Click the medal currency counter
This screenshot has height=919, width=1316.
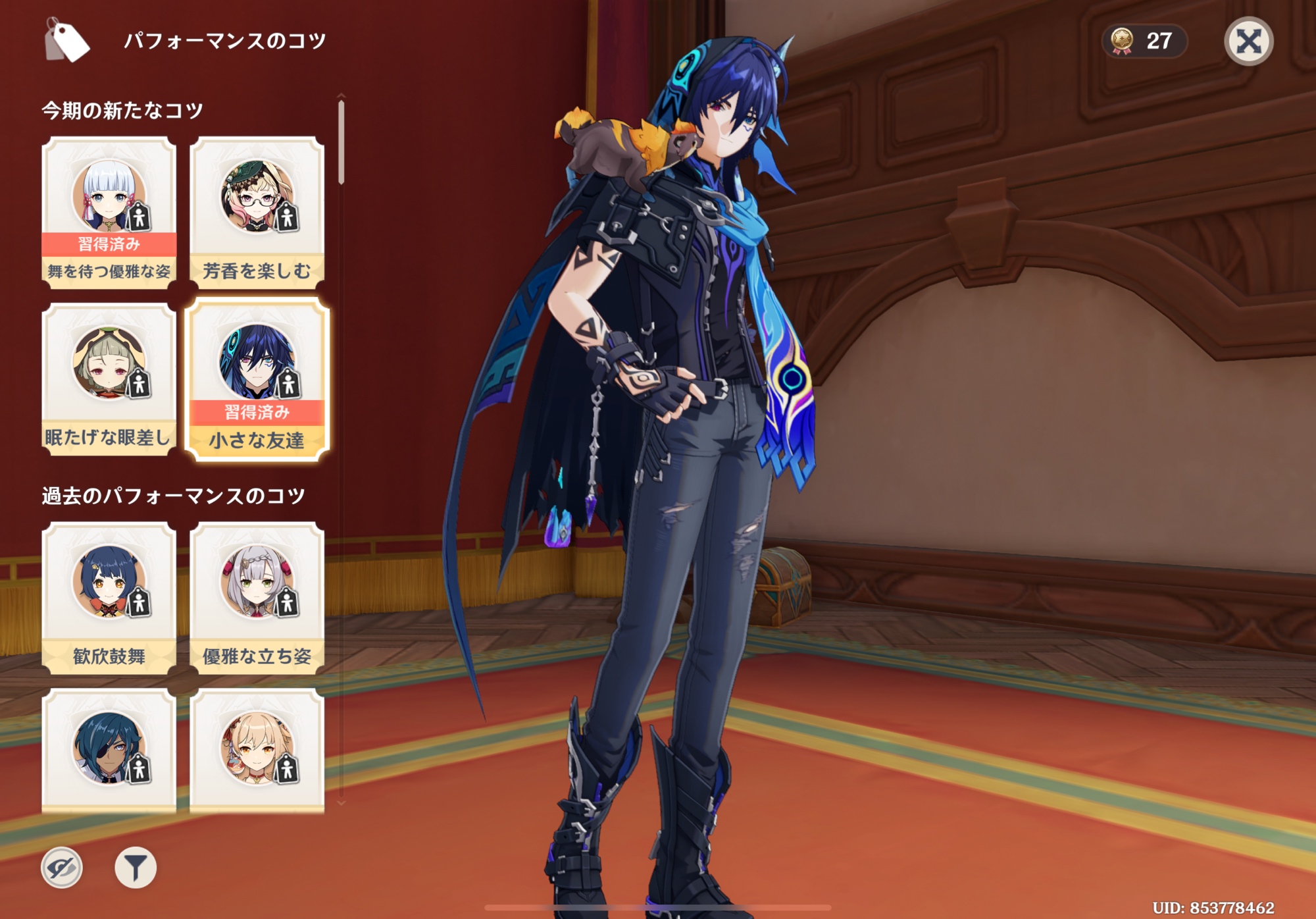(x=1144, y=41)
